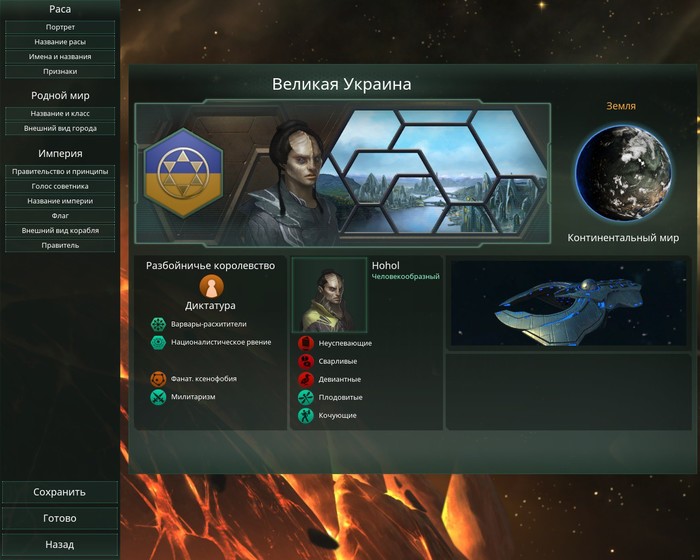Select the Флаг menu entry
The image size is (700, 560).
60,216
